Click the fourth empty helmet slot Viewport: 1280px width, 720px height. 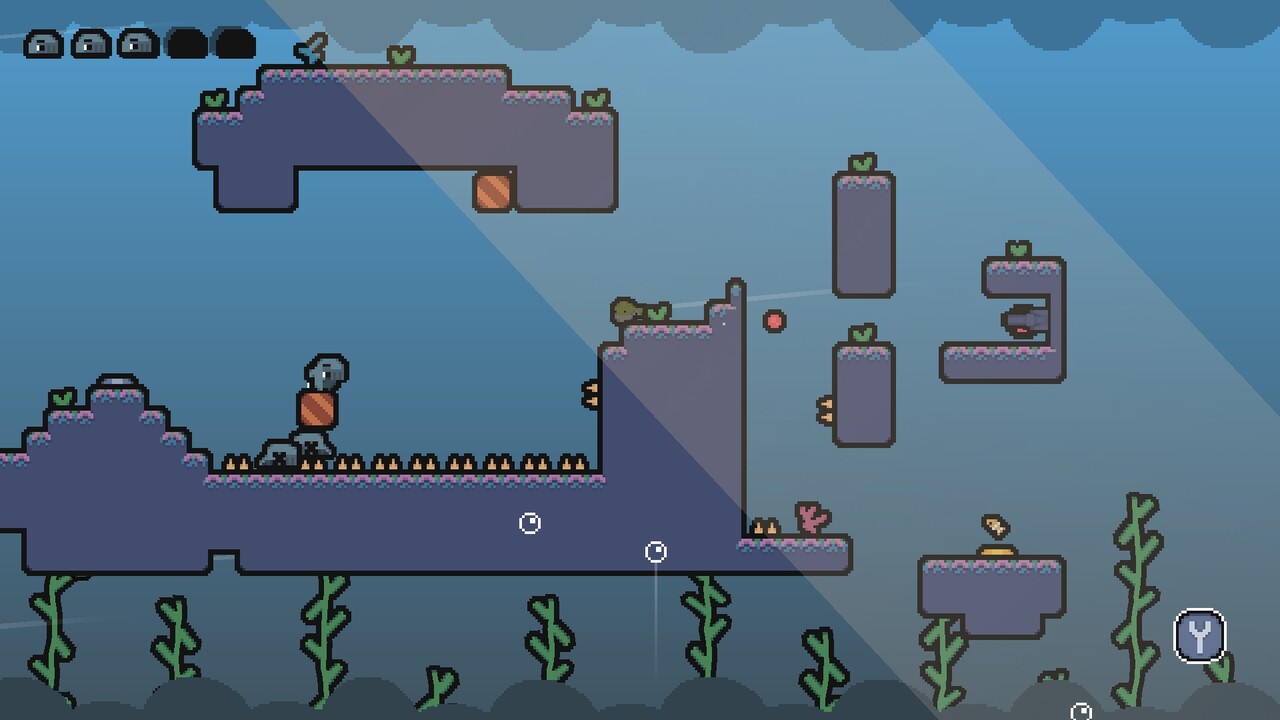[186, 43]
